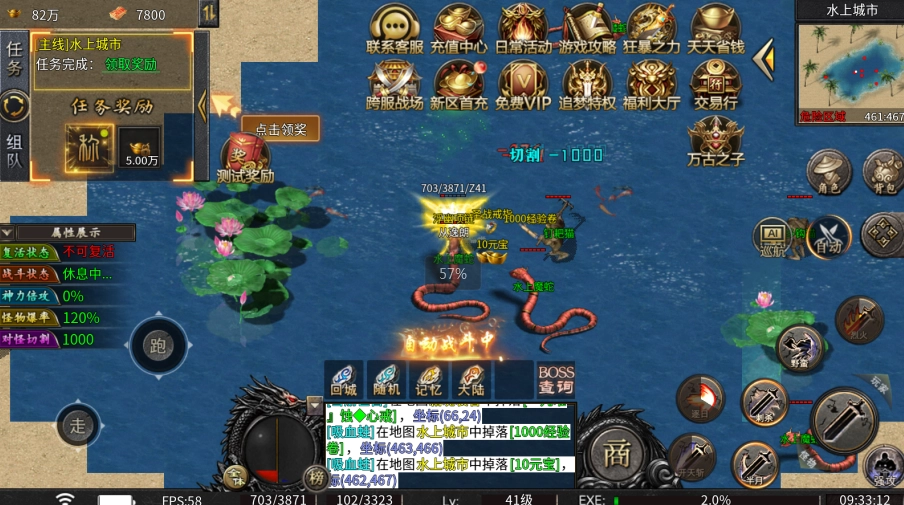Open the 跨服战场 cross-server battlefield
The height and width of the screenshot is (505, 904).
coord(394,84)
